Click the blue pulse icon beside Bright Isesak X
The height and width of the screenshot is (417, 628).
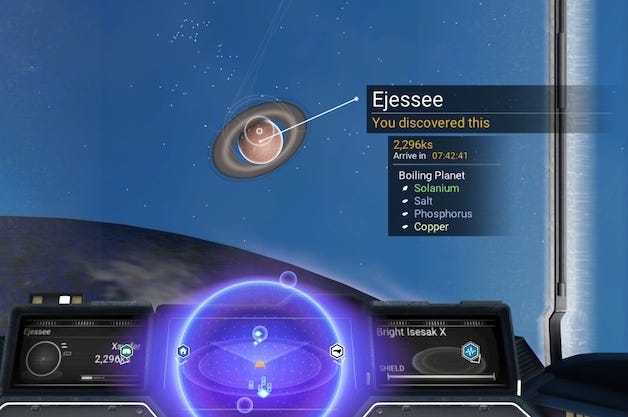470,351
